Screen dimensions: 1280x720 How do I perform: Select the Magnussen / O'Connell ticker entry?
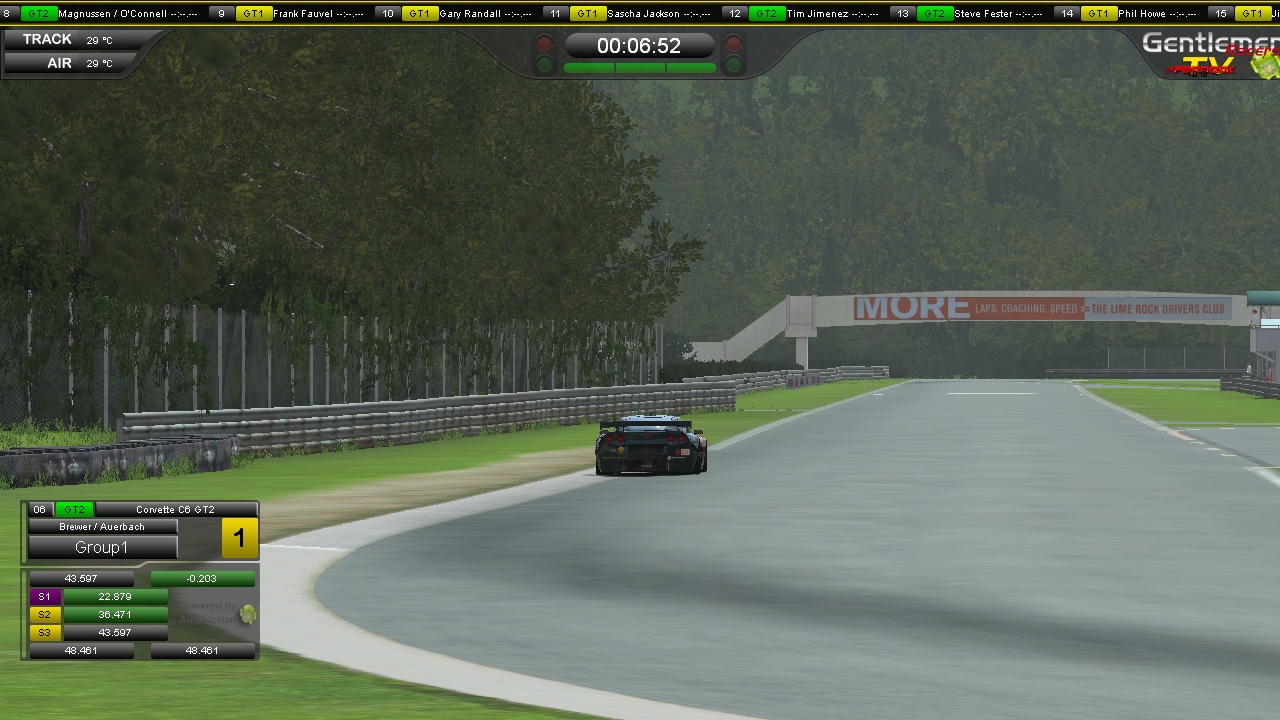pyautogui.click(x=112, y=14)
